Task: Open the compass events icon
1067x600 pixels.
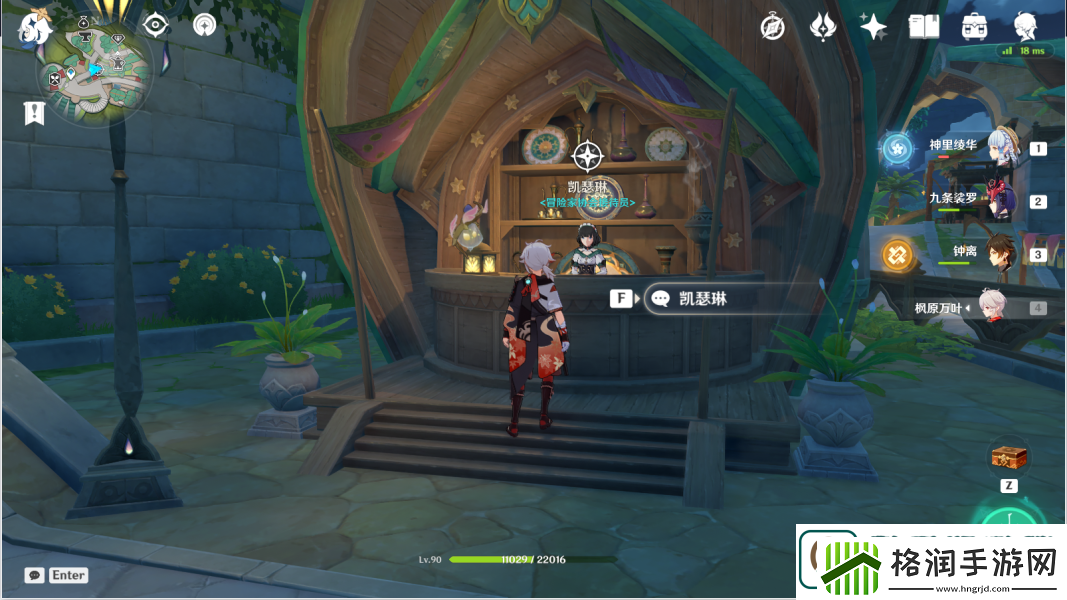Action: pyautogui.click(x=772, y=27)
